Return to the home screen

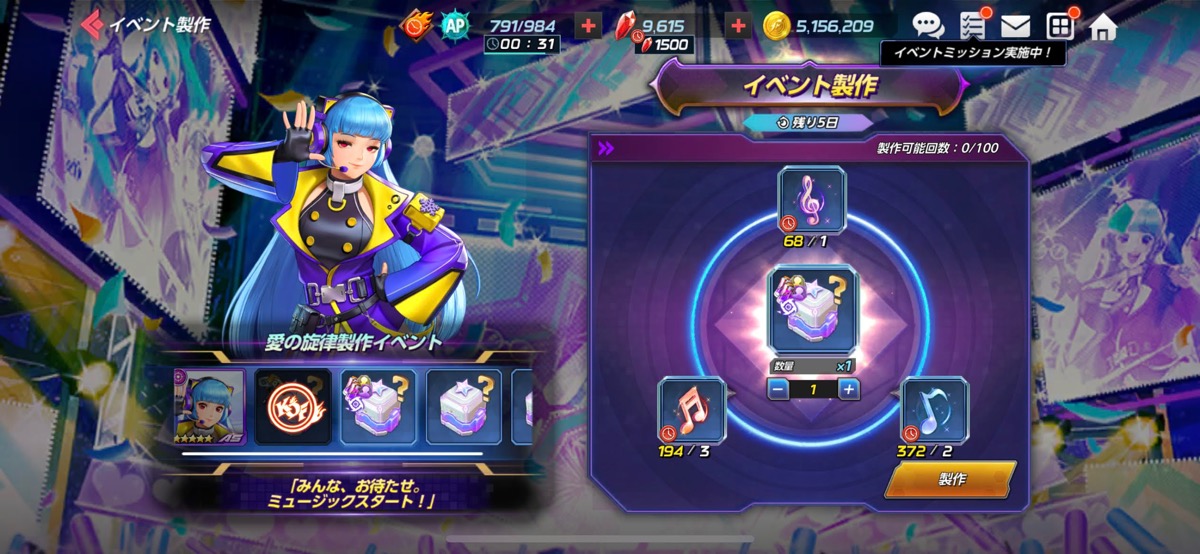tap(1102, 26)
